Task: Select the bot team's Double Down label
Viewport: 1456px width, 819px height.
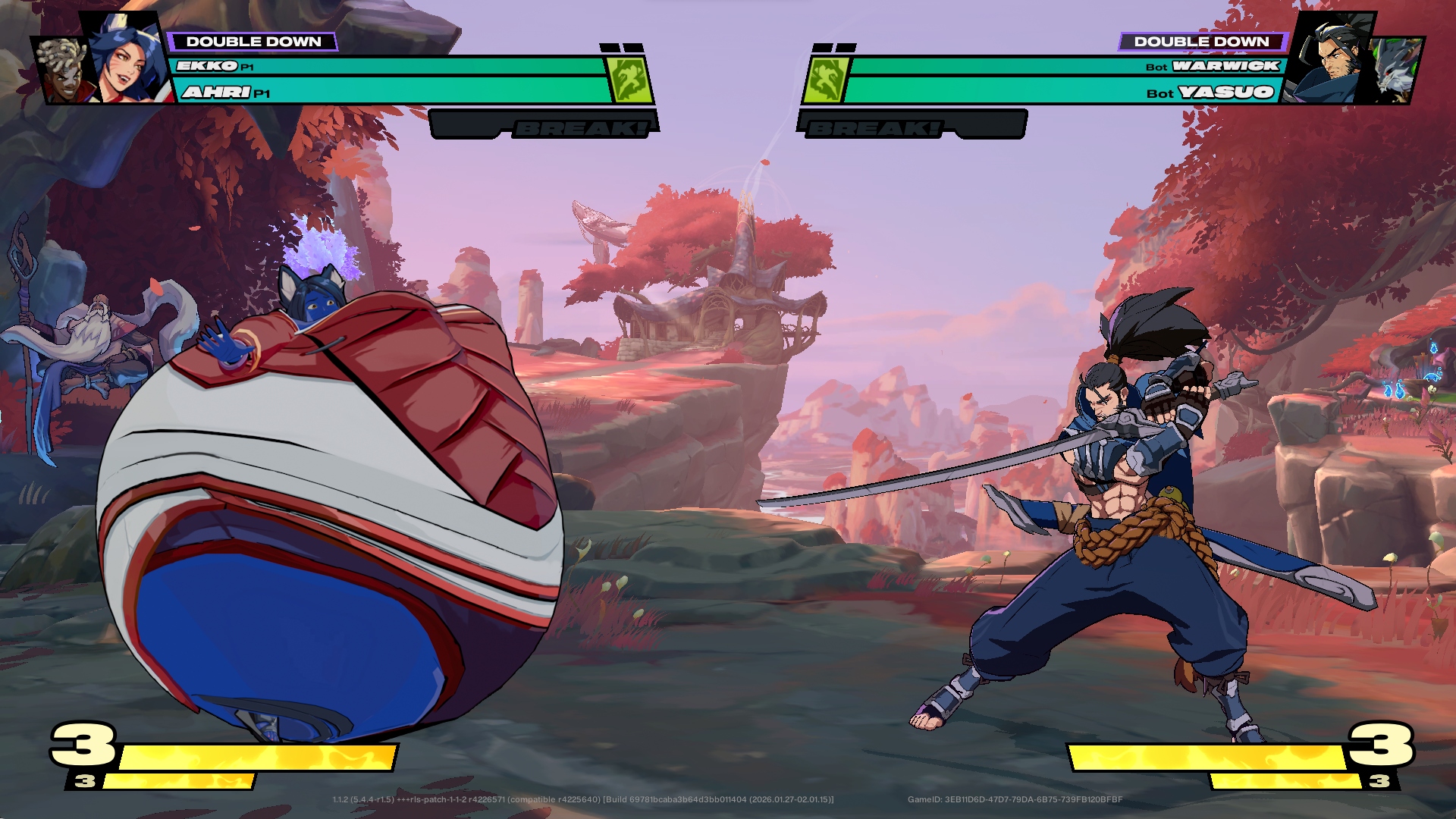Action: [1201, 42]
